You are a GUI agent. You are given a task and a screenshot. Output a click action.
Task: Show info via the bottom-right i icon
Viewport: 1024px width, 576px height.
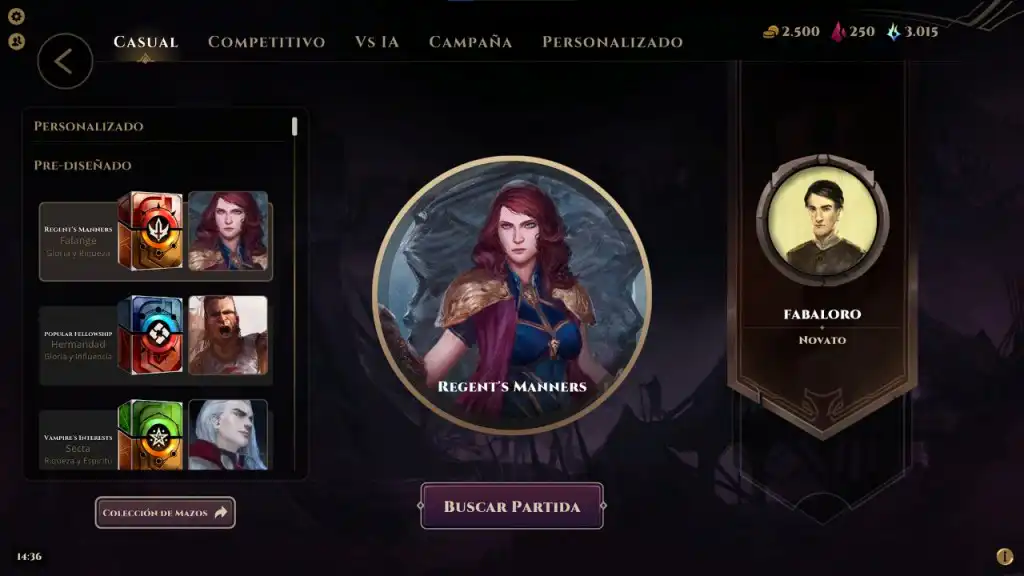1004,556
